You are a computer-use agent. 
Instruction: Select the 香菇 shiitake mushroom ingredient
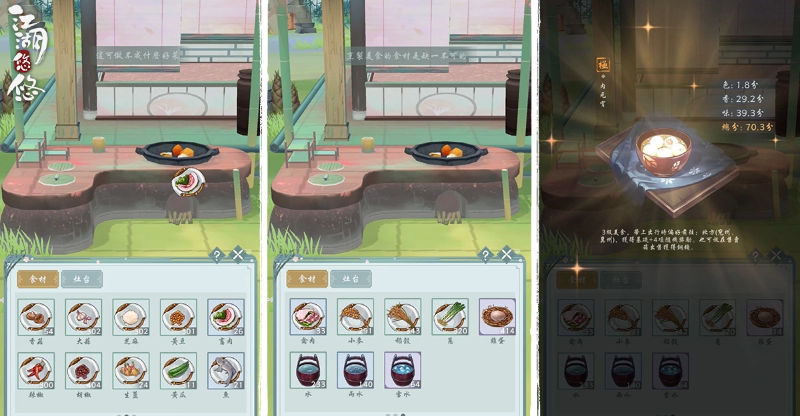[36, 316]
